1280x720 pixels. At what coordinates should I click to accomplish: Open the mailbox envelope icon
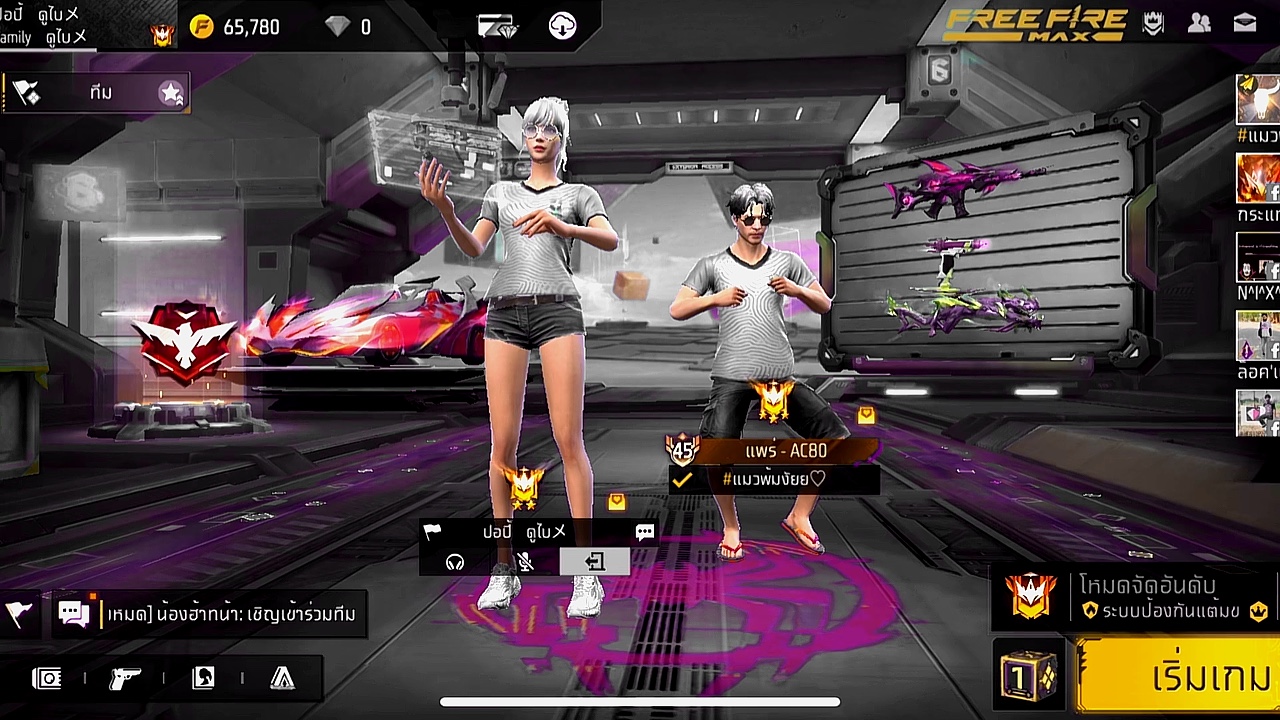[x=1245, y=24]
